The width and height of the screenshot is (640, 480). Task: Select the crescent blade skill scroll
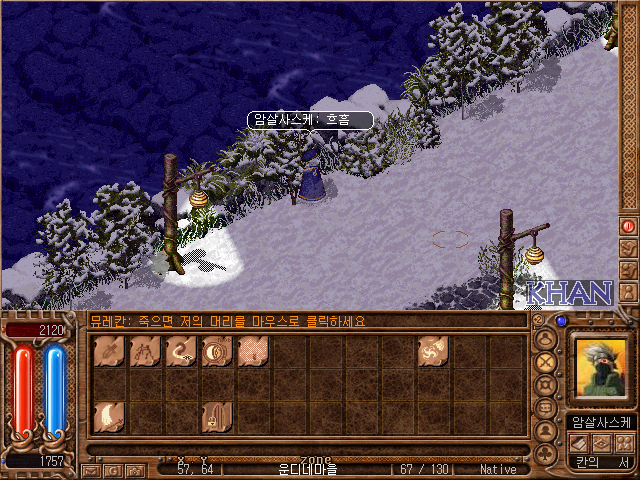coord(109,415)
